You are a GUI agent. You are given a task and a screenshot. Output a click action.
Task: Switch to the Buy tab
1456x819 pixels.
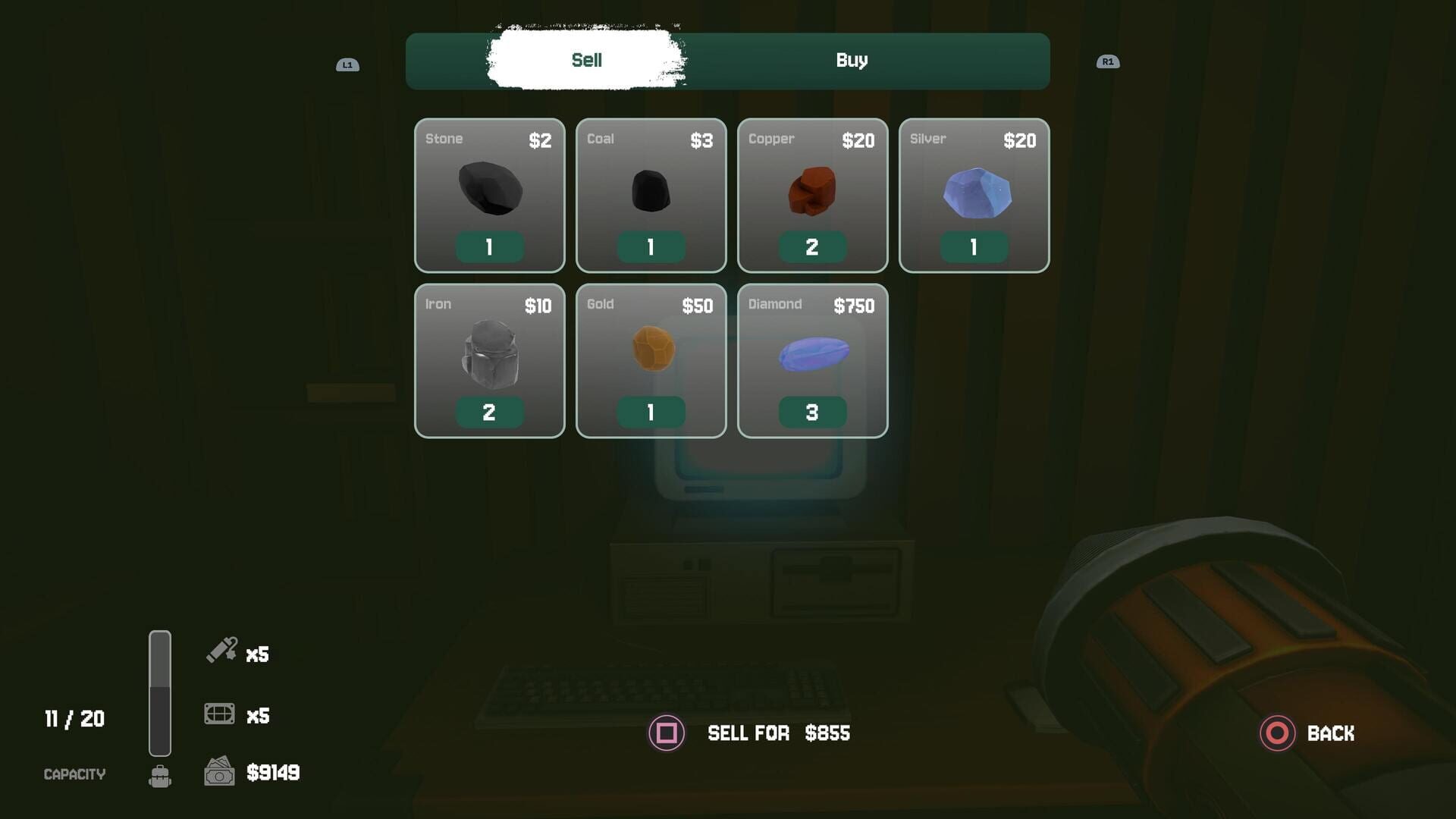852,61
